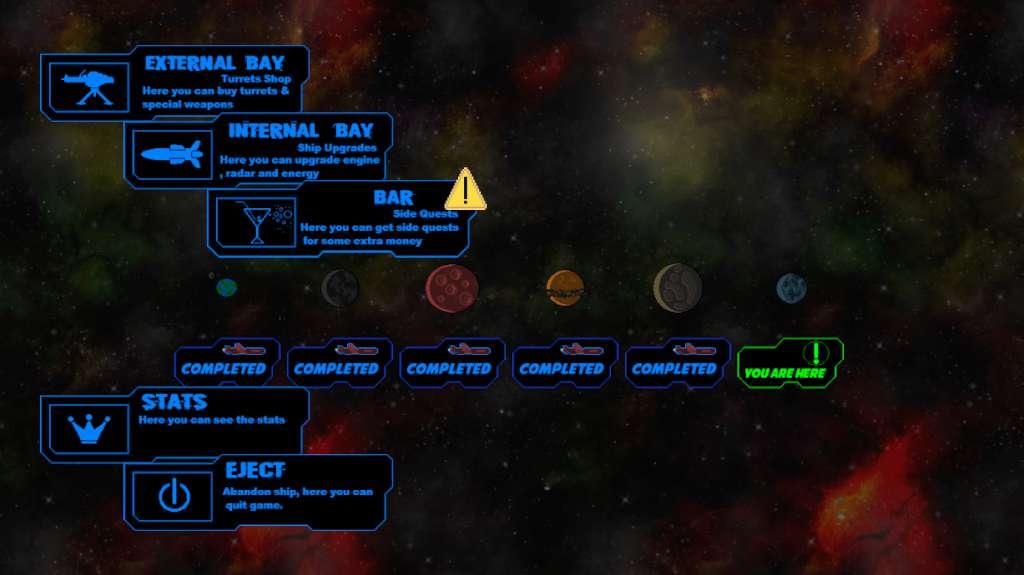This screenshot has height=575, width=1024.
Task: Click the power symbol on Eject
Action: point(173,496)
